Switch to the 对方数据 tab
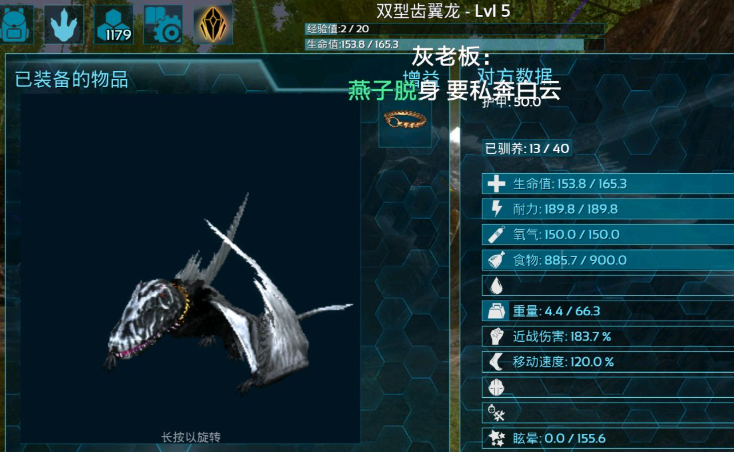This screenshot has width=734, height=452. (514, 78)
